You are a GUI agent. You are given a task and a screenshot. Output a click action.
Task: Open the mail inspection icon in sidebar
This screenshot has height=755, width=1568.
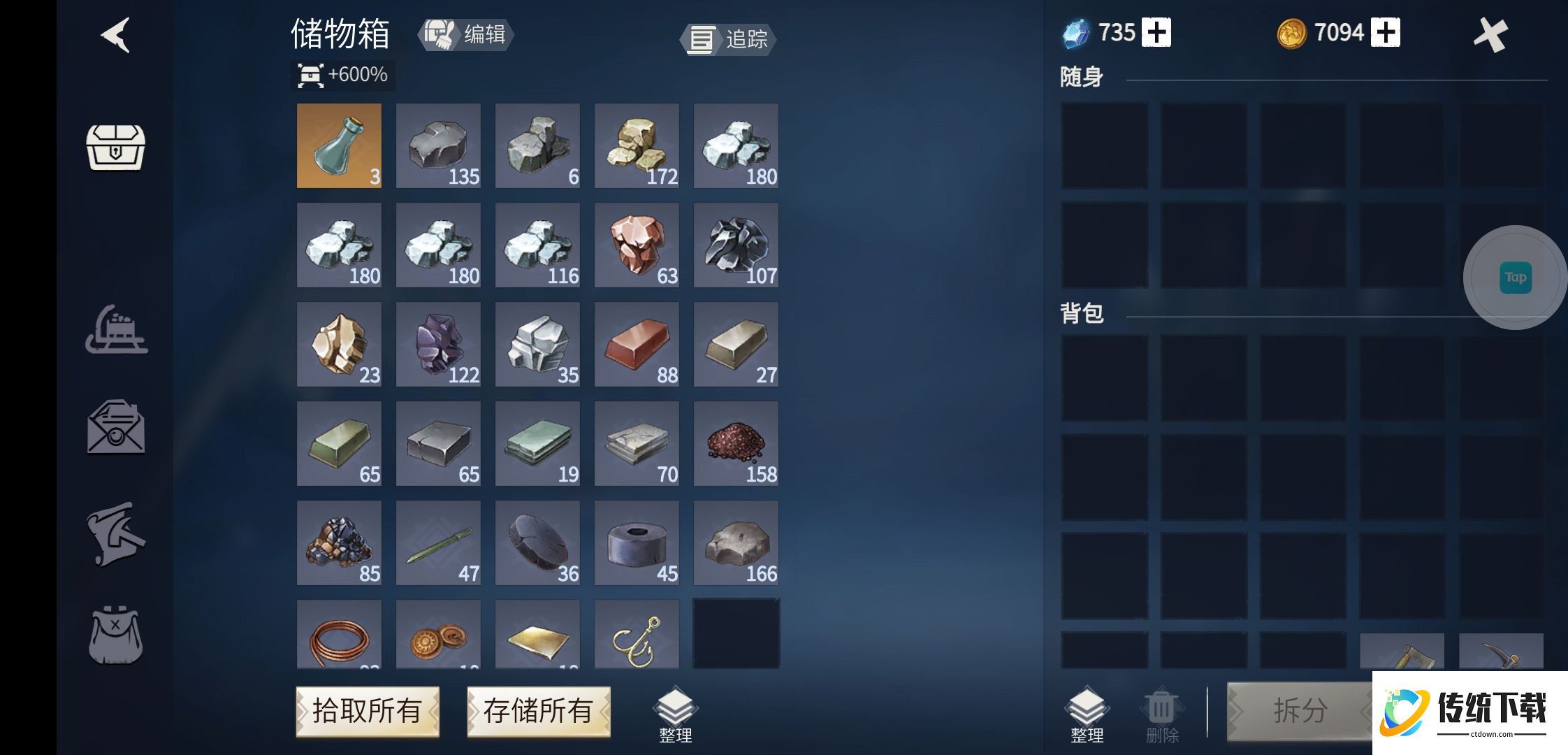coord(117,426)
